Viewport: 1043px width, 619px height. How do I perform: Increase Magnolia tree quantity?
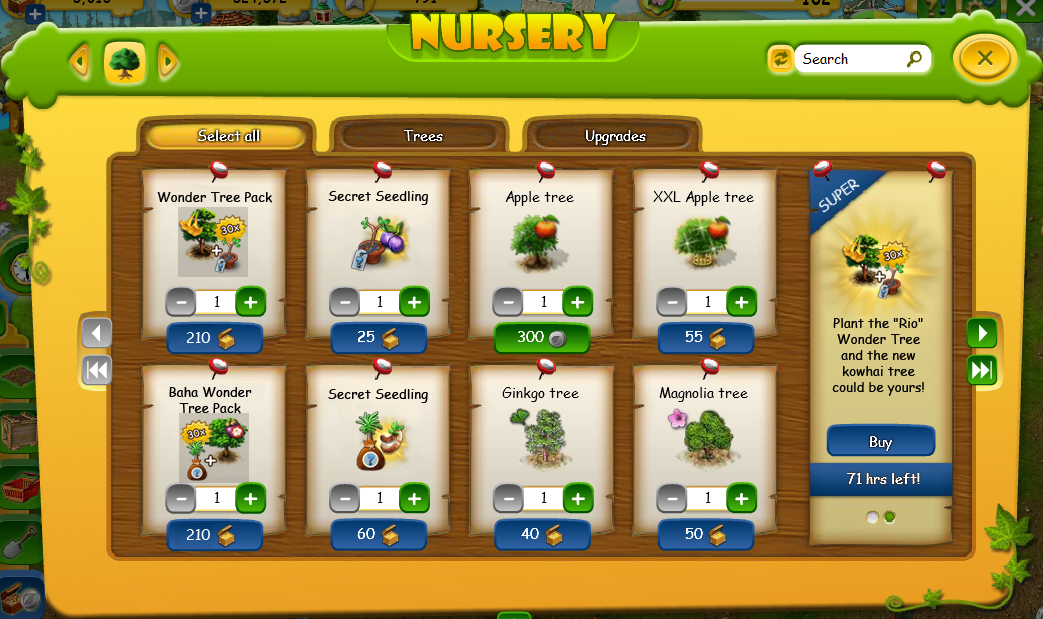point(741,497)
